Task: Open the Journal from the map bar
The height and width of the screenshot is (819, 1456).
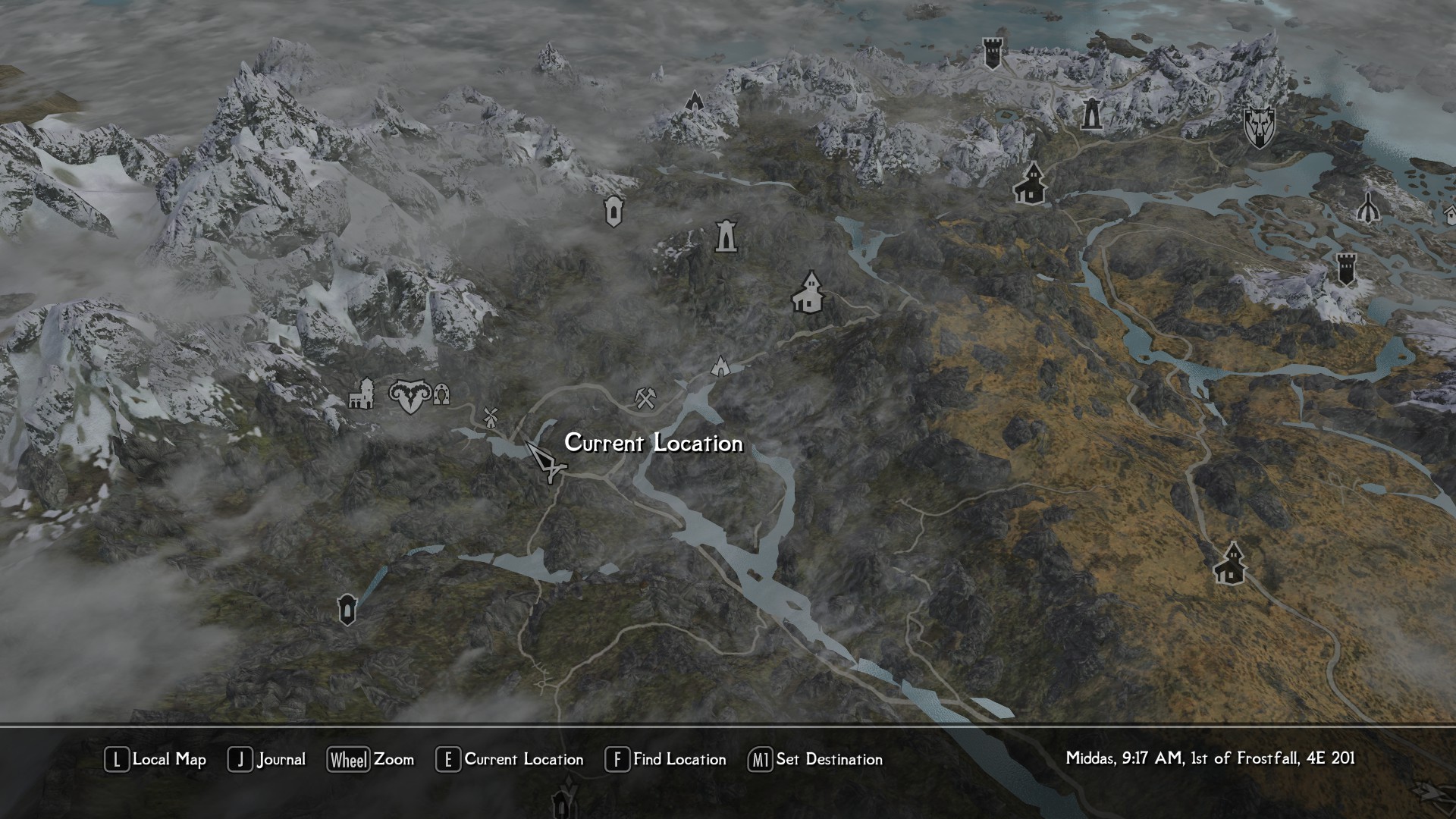Action: point(267,759)
